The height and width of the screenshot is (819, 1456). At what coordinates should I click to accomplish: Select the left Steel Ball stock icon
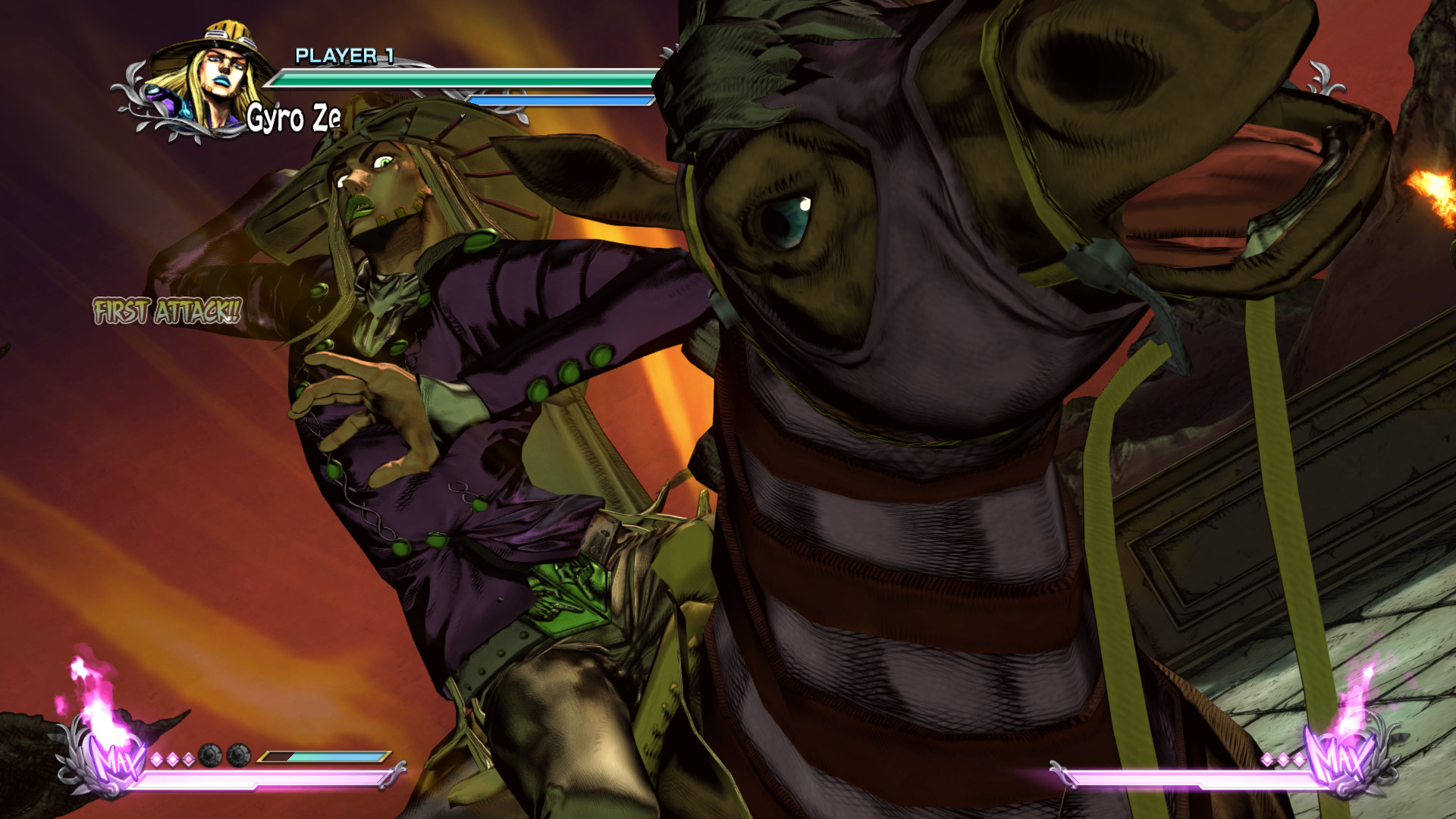211,755
